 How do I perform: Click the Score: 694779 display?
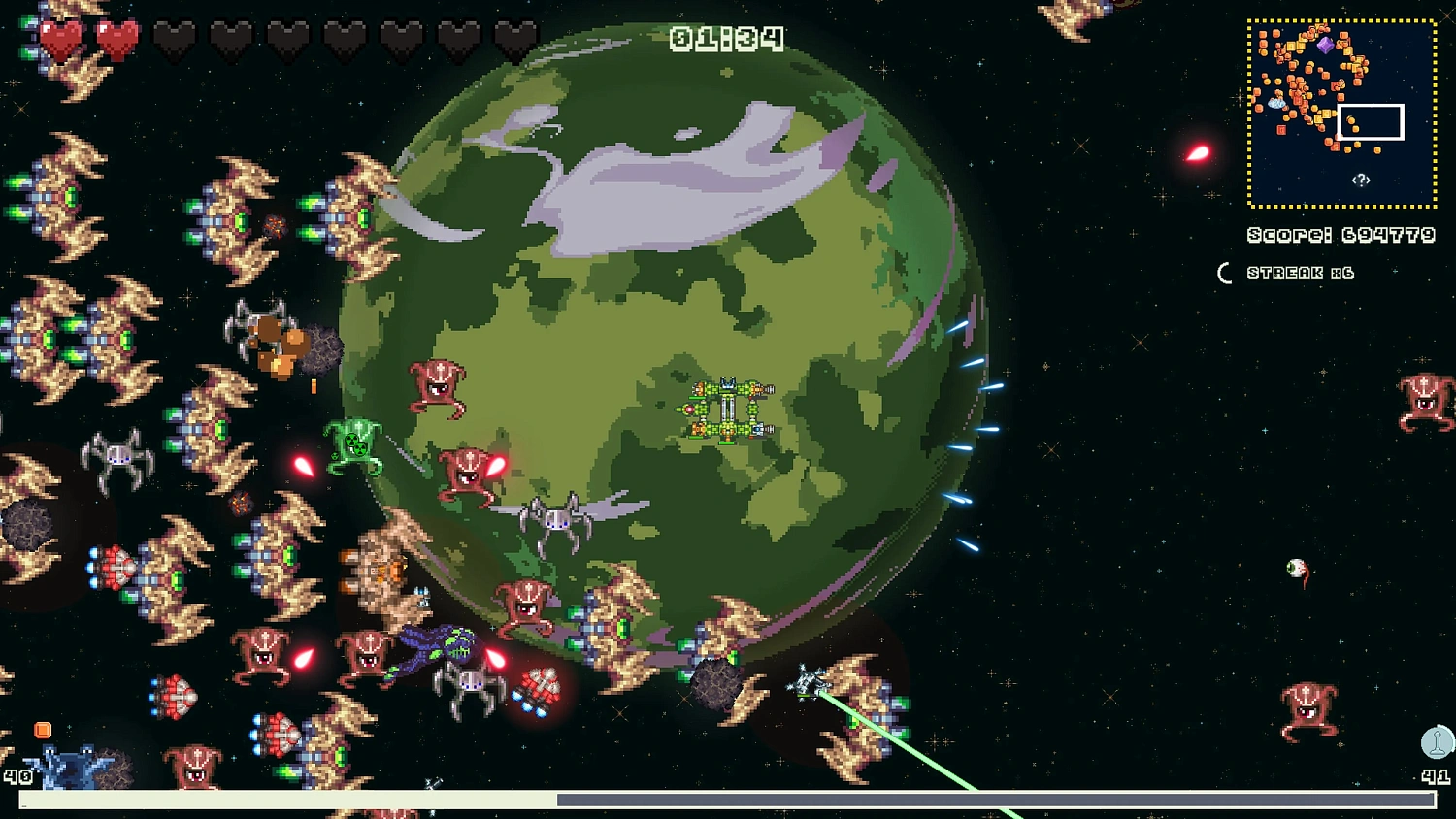(1340, 234)
